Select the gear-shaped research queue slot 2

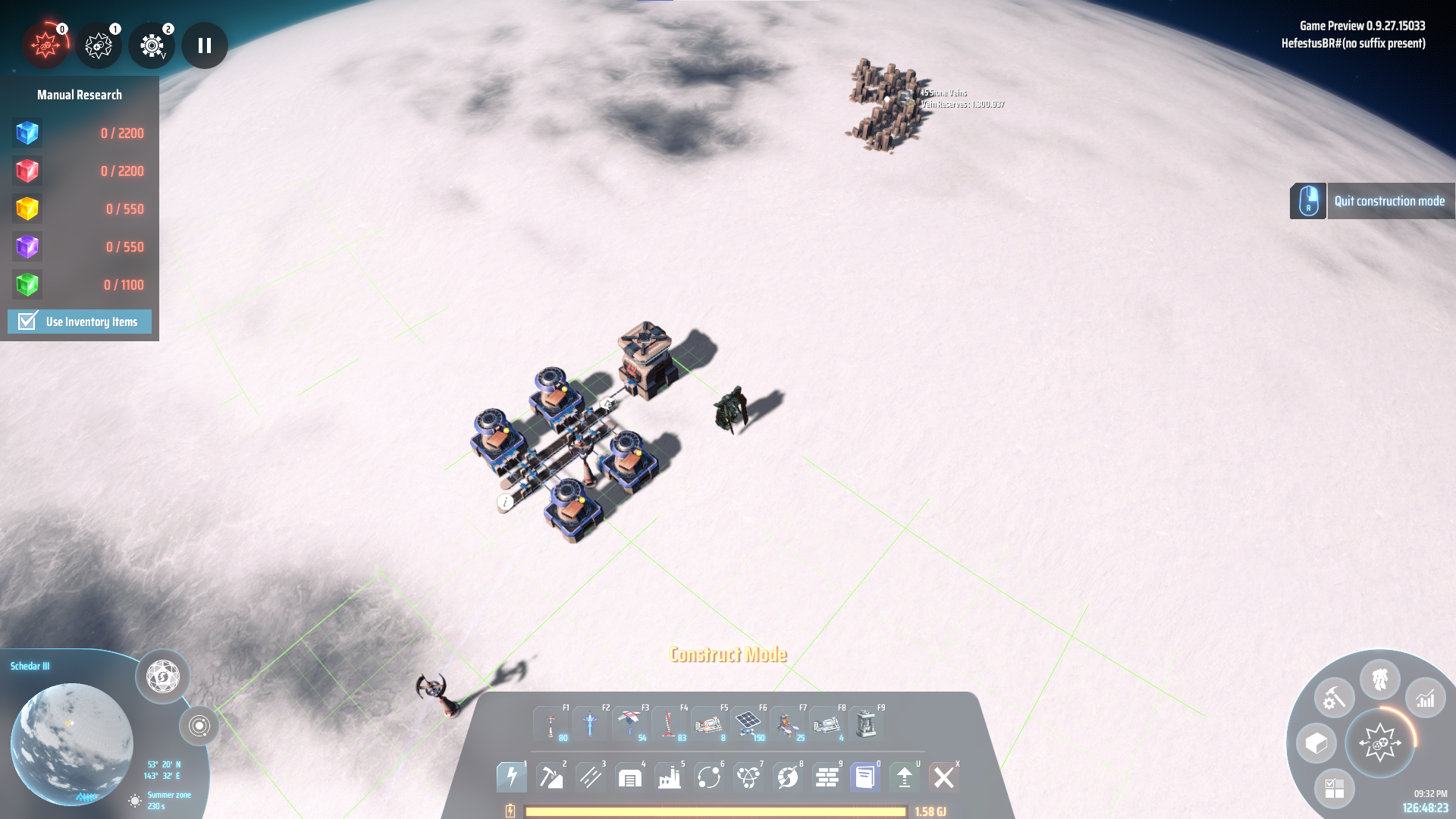(x=152, y=45)
